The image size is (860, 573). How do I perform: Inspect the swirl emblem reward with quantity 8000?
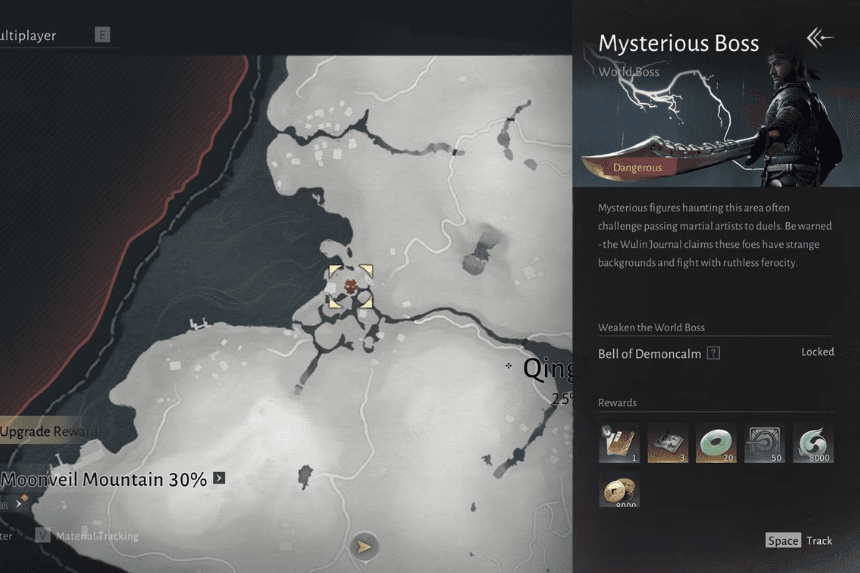(813, 443)
